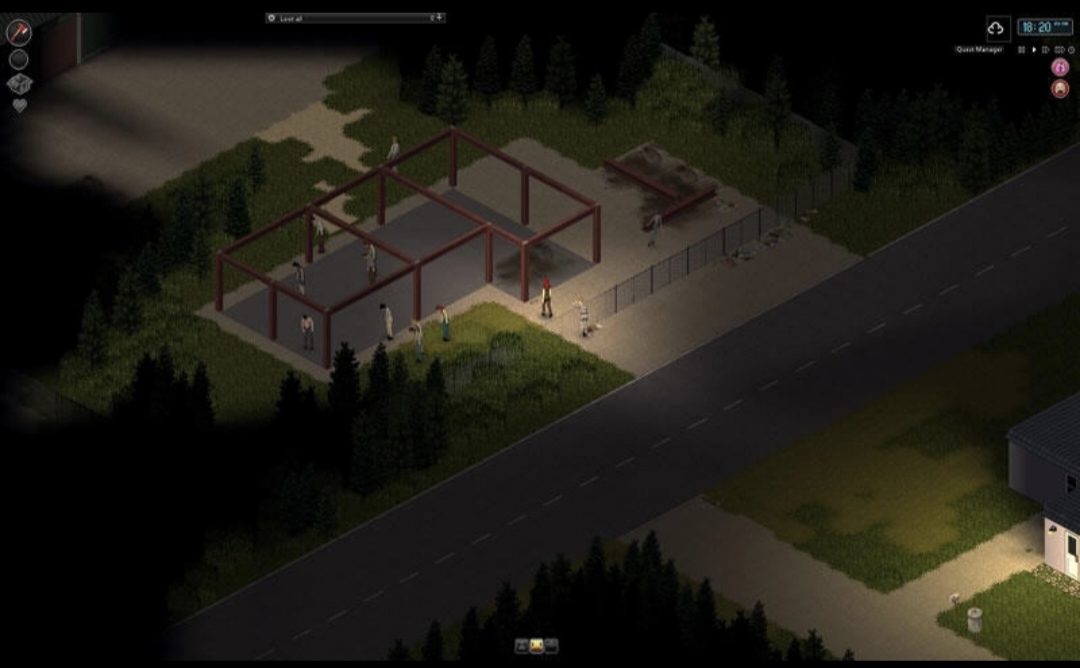Activate fastest fast-forward speed

click(x=1059, y=49)
